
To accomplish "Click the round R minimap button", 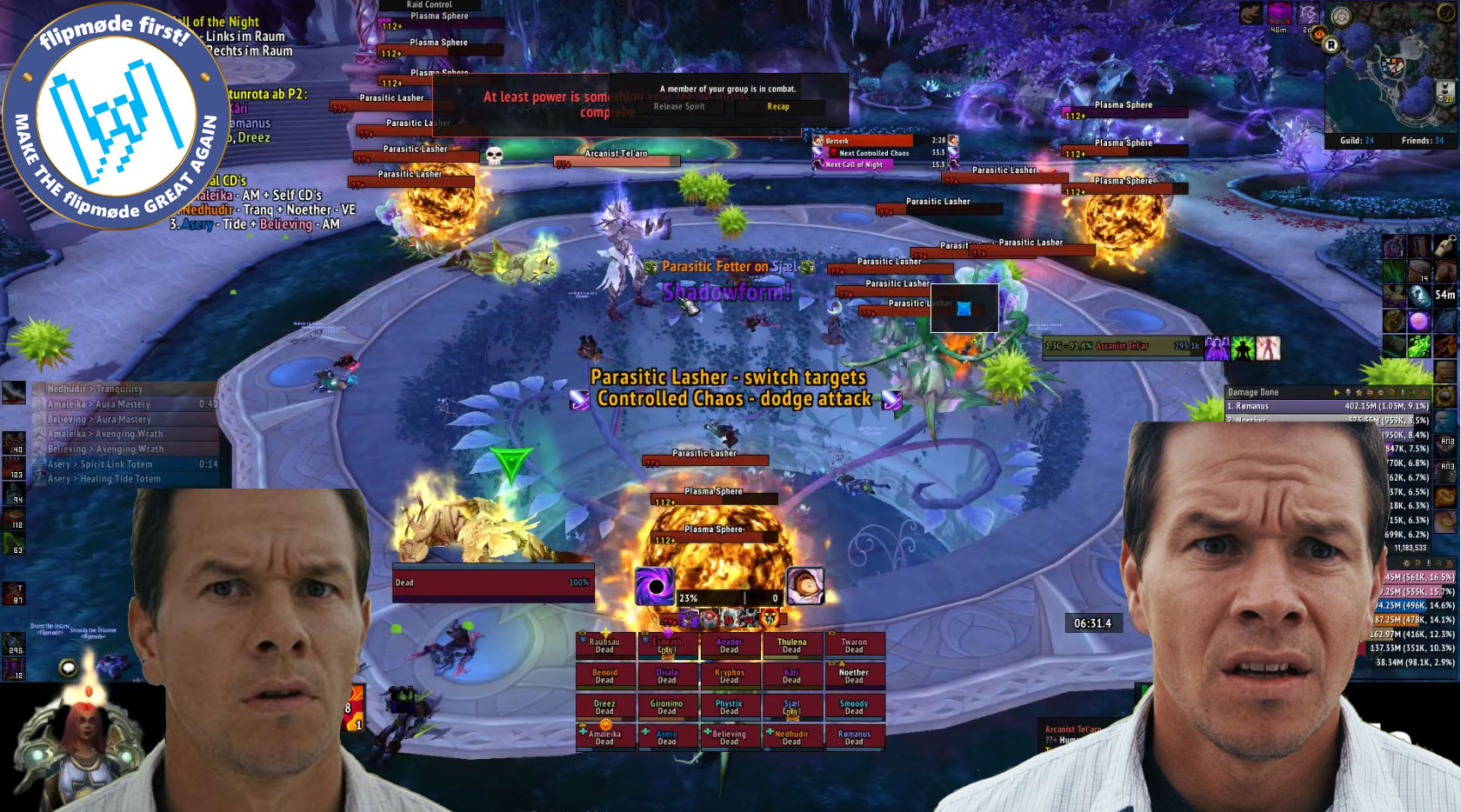I will click(x=1331, y=45).
